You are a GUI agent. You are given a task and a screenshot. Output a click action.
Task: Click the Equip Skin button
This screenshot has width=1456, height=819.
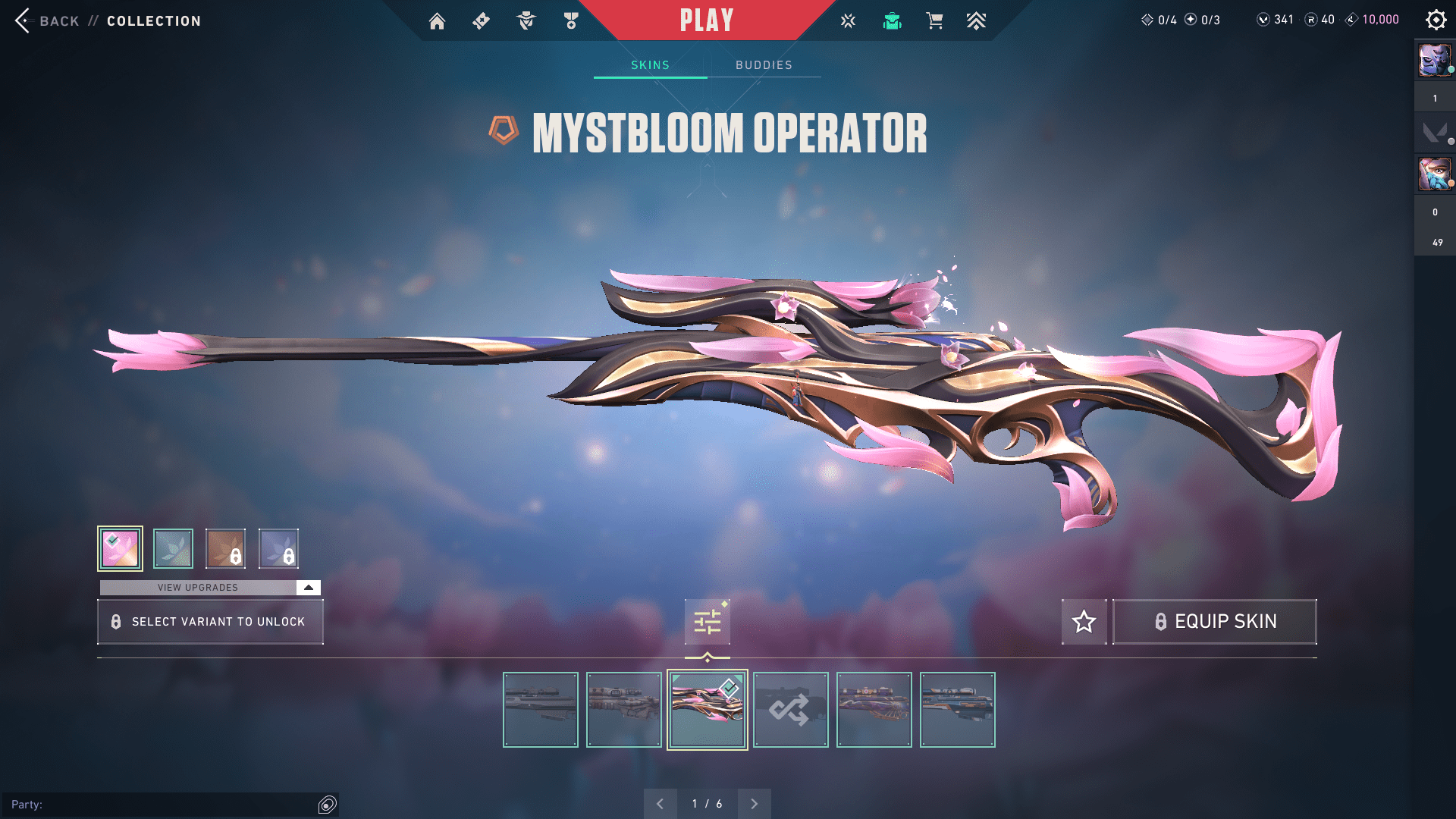tap(1214, 622)
